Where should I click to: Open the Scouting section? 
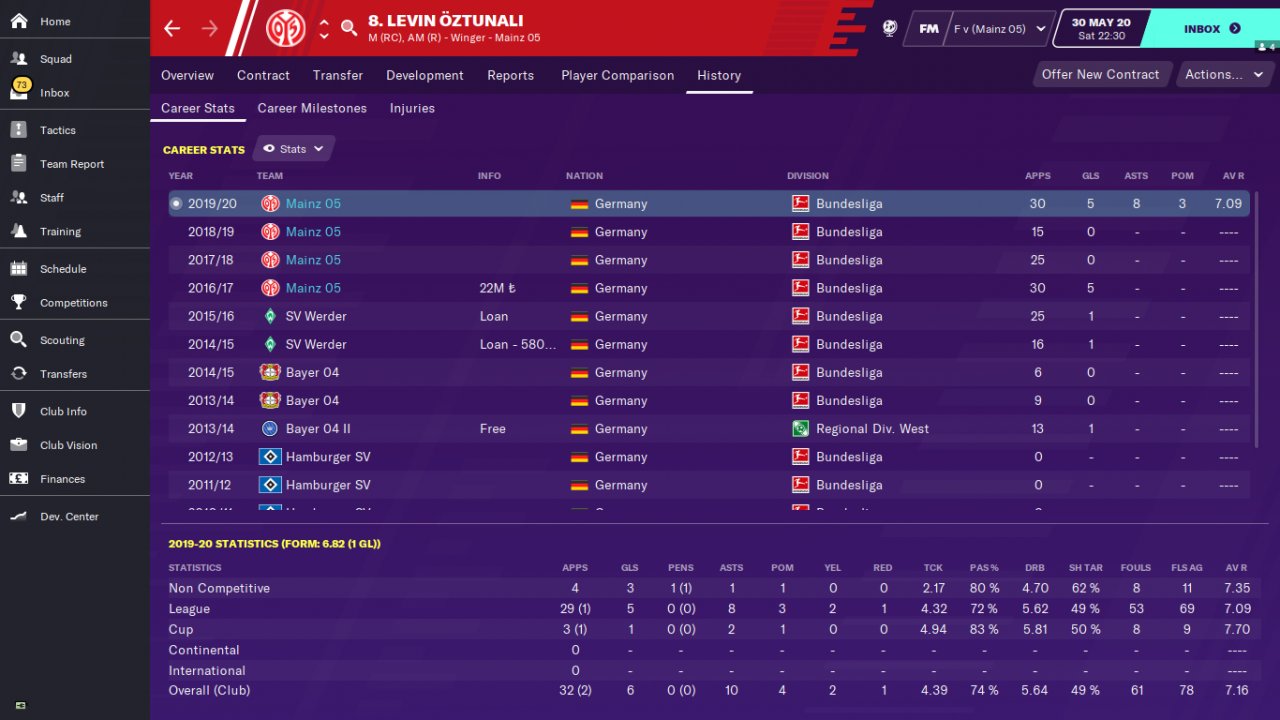(62, 340)
